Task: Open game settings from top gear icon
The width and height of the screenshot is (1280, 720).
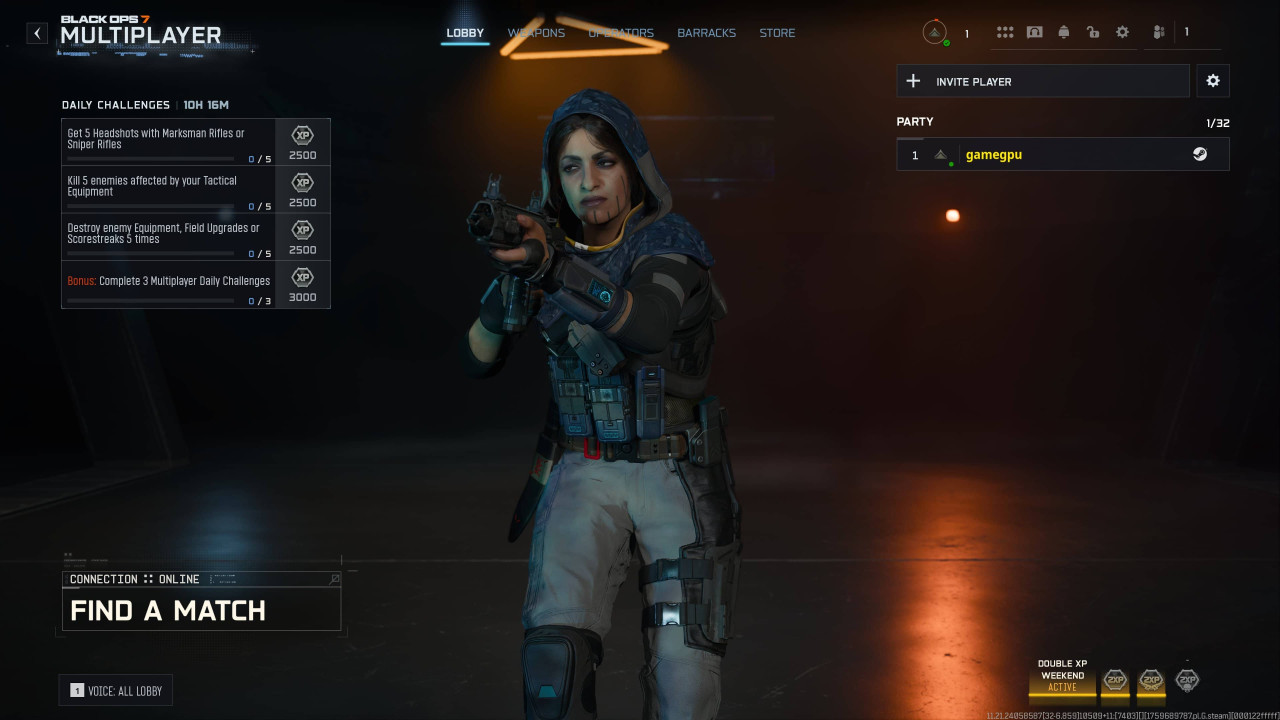Action: pos(1122,33)
